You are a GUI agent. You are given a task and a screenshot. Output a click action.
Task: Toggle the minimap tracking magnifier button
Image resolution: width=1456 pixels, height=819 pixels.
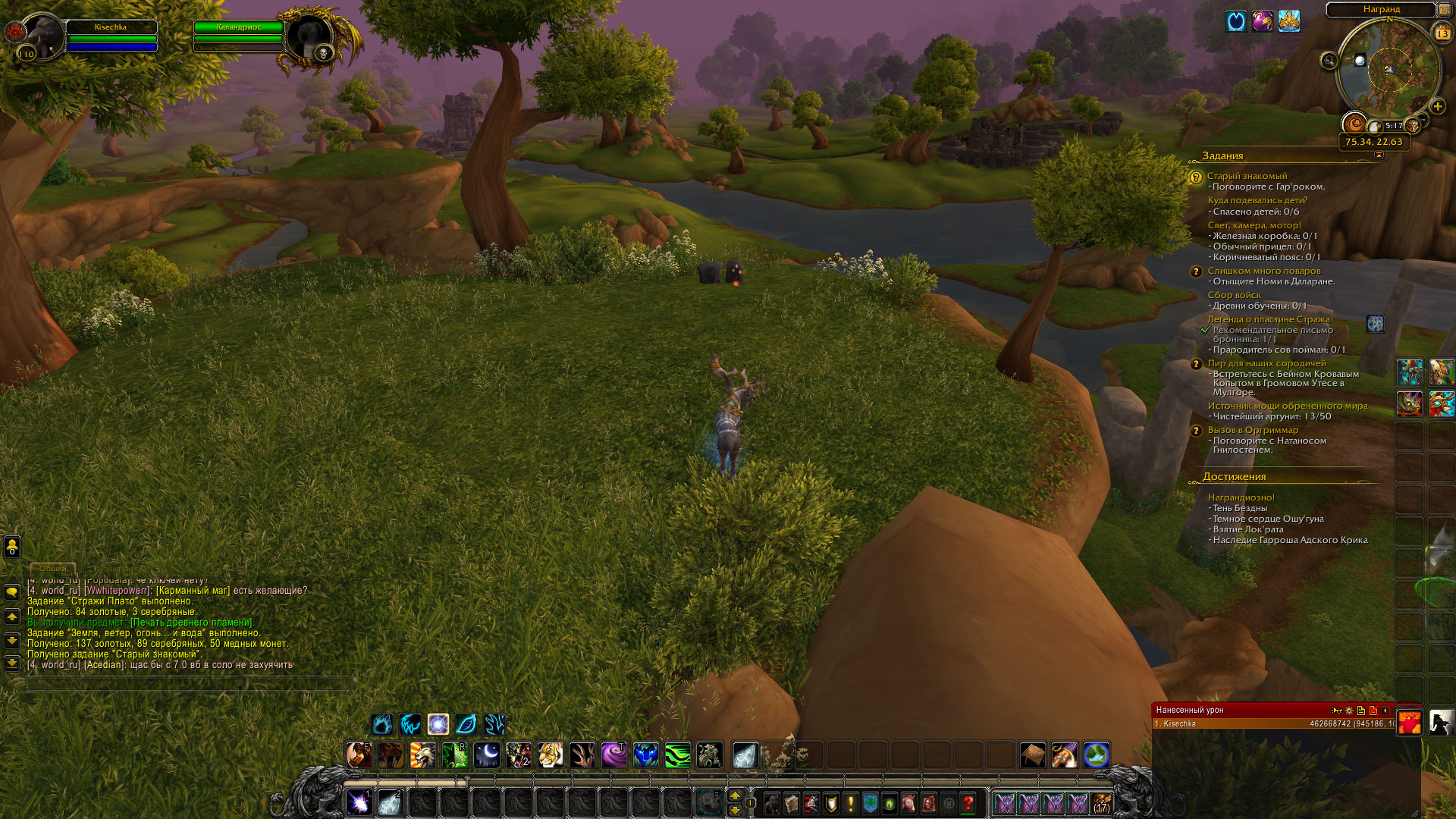click(1329, 61)
